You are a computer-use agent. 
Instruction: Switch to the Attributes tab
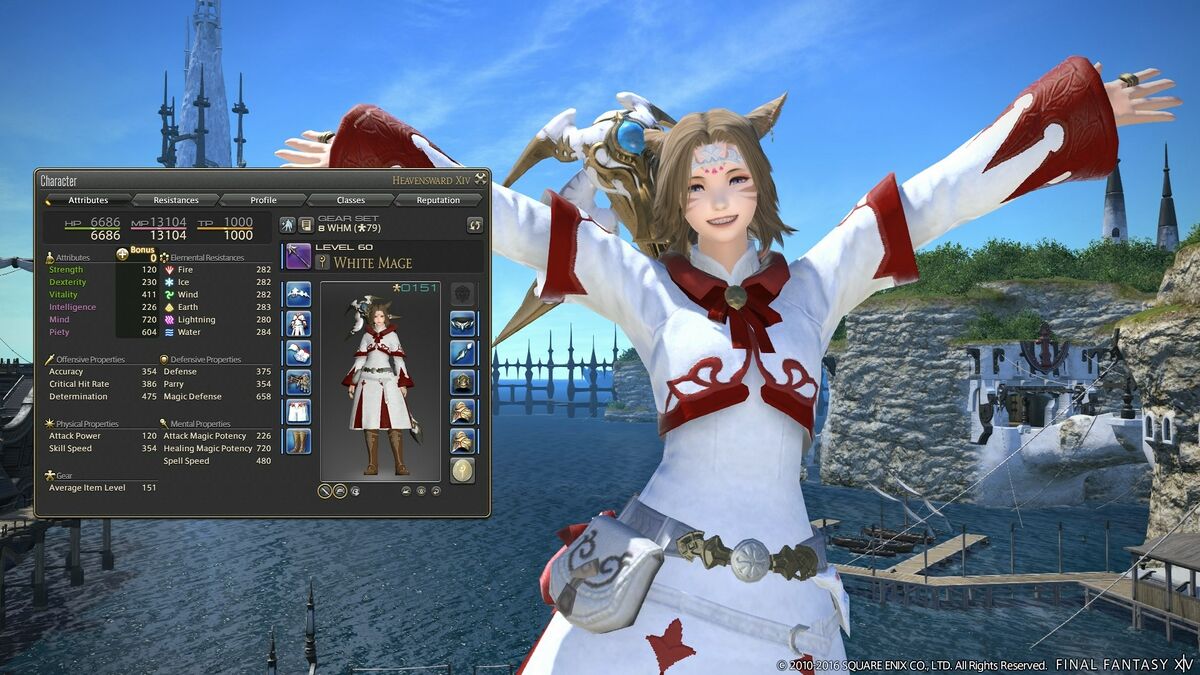[x=88, y=200]
